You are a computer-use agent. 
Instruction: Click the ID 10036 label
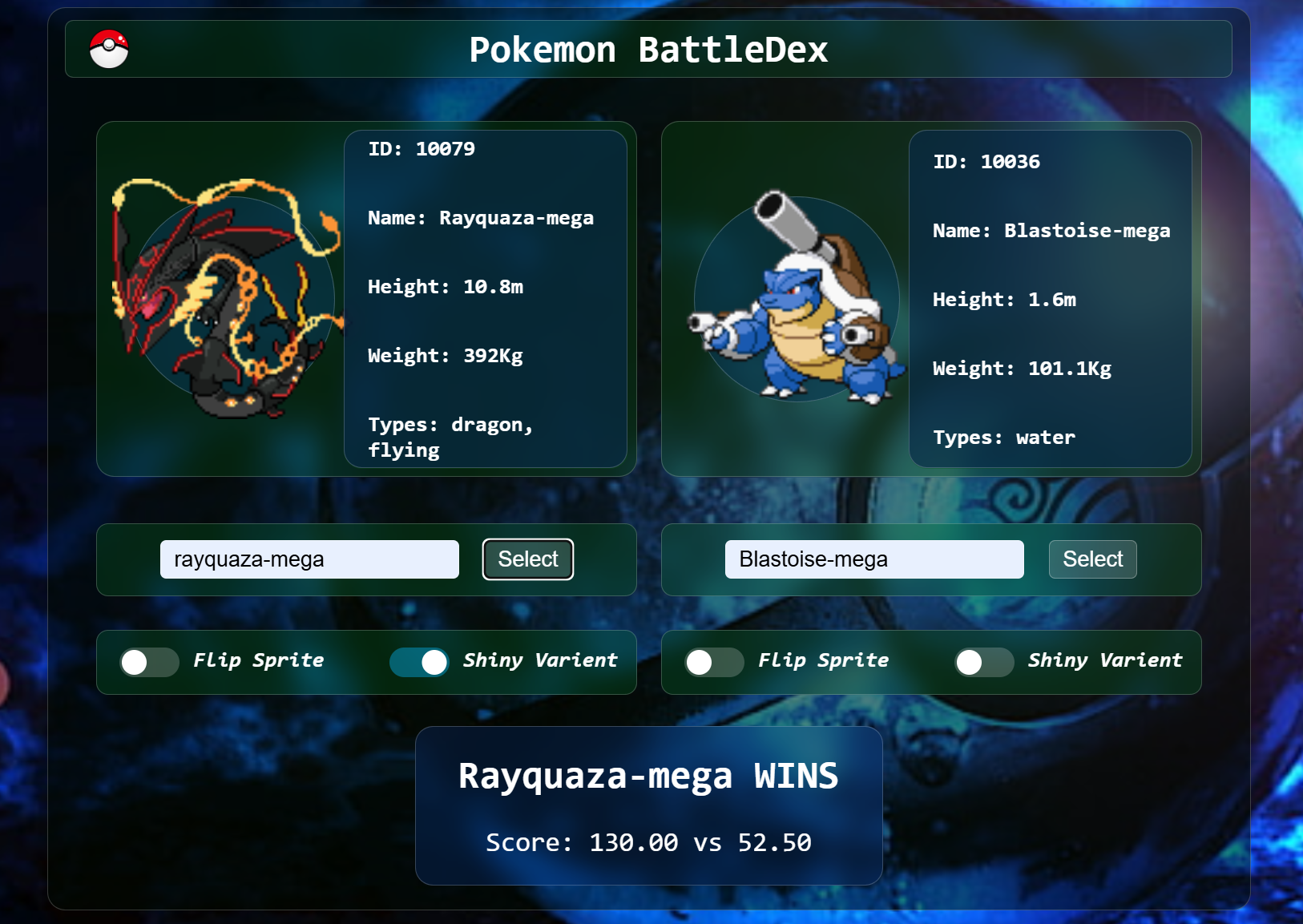coord(986,161)
